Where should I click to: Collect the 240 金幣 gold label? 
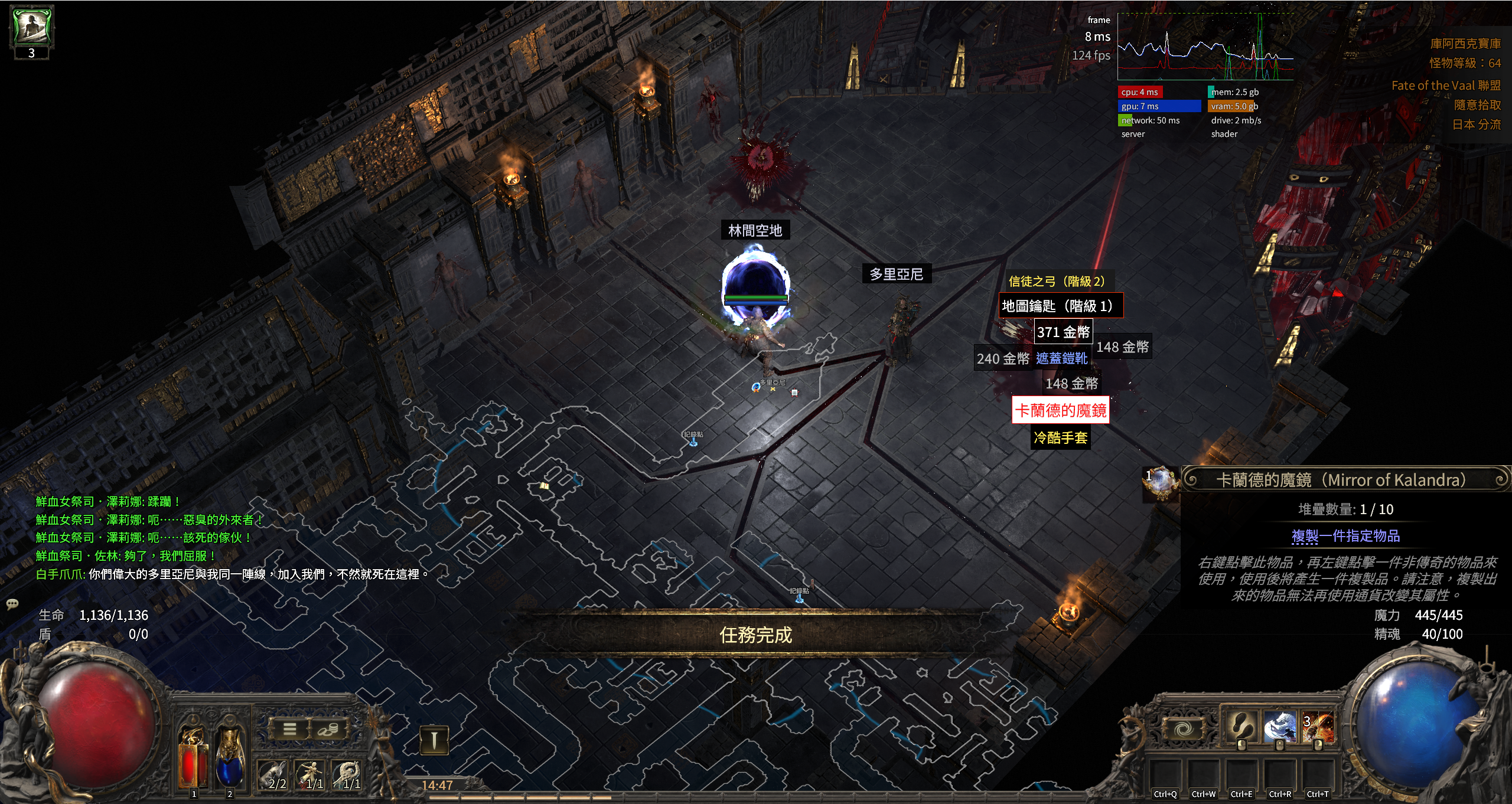pos(1003,358)
